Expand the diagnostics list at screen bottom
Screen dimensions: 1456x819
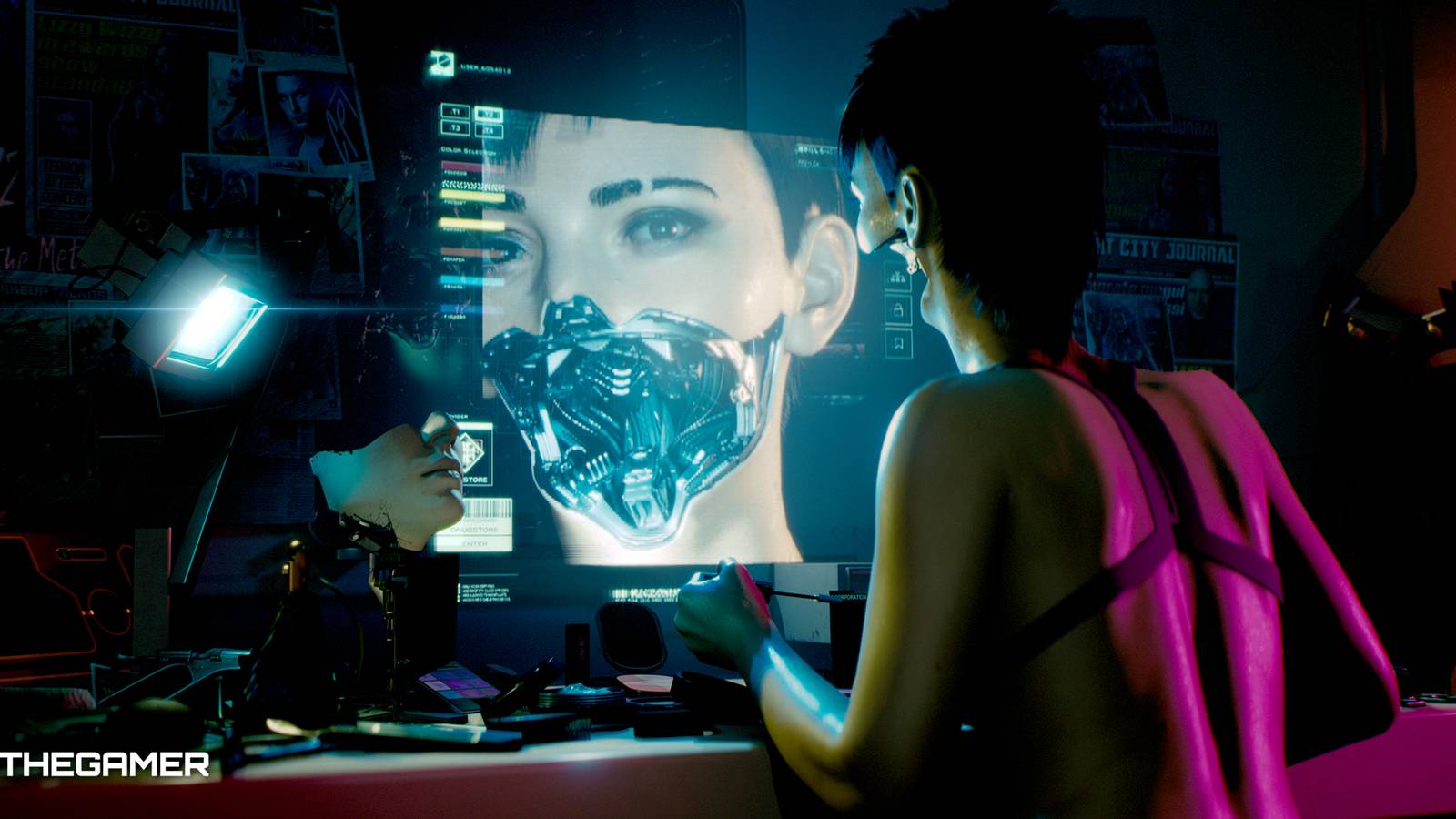(x=487, y=592)
